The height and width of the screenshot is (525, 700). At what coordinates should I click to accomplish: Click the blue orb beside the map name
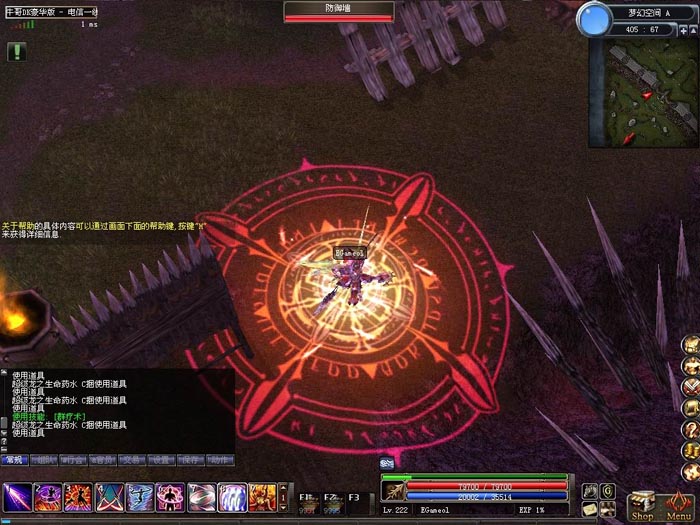tap(596, 18)
